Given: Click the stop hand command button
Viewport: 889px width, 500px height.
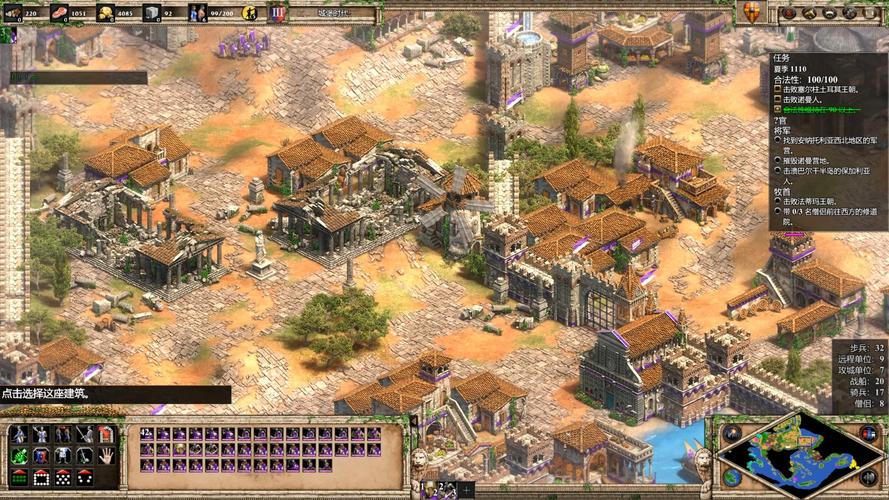Looking at the screenshot, I should pyautogui.click(x=105, y=455).
